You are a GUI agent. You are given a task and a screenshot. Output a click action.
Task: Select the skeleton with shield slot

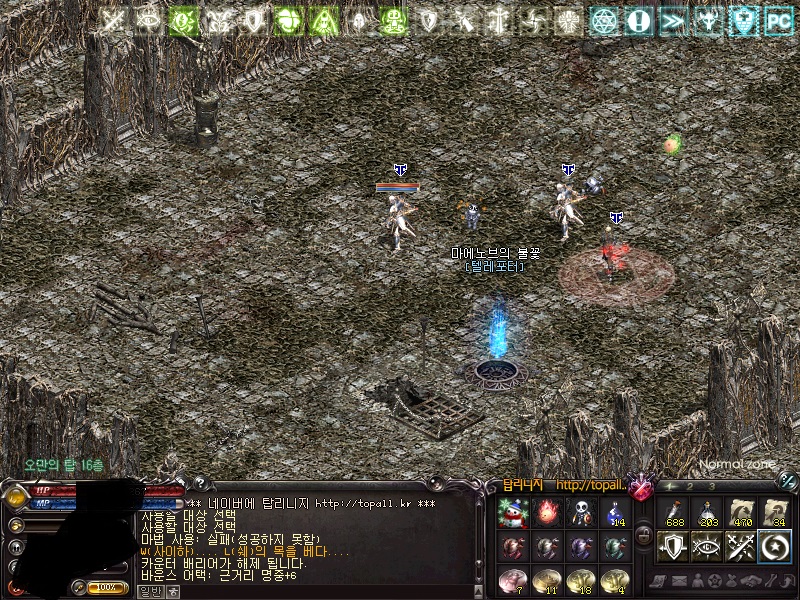581,513
